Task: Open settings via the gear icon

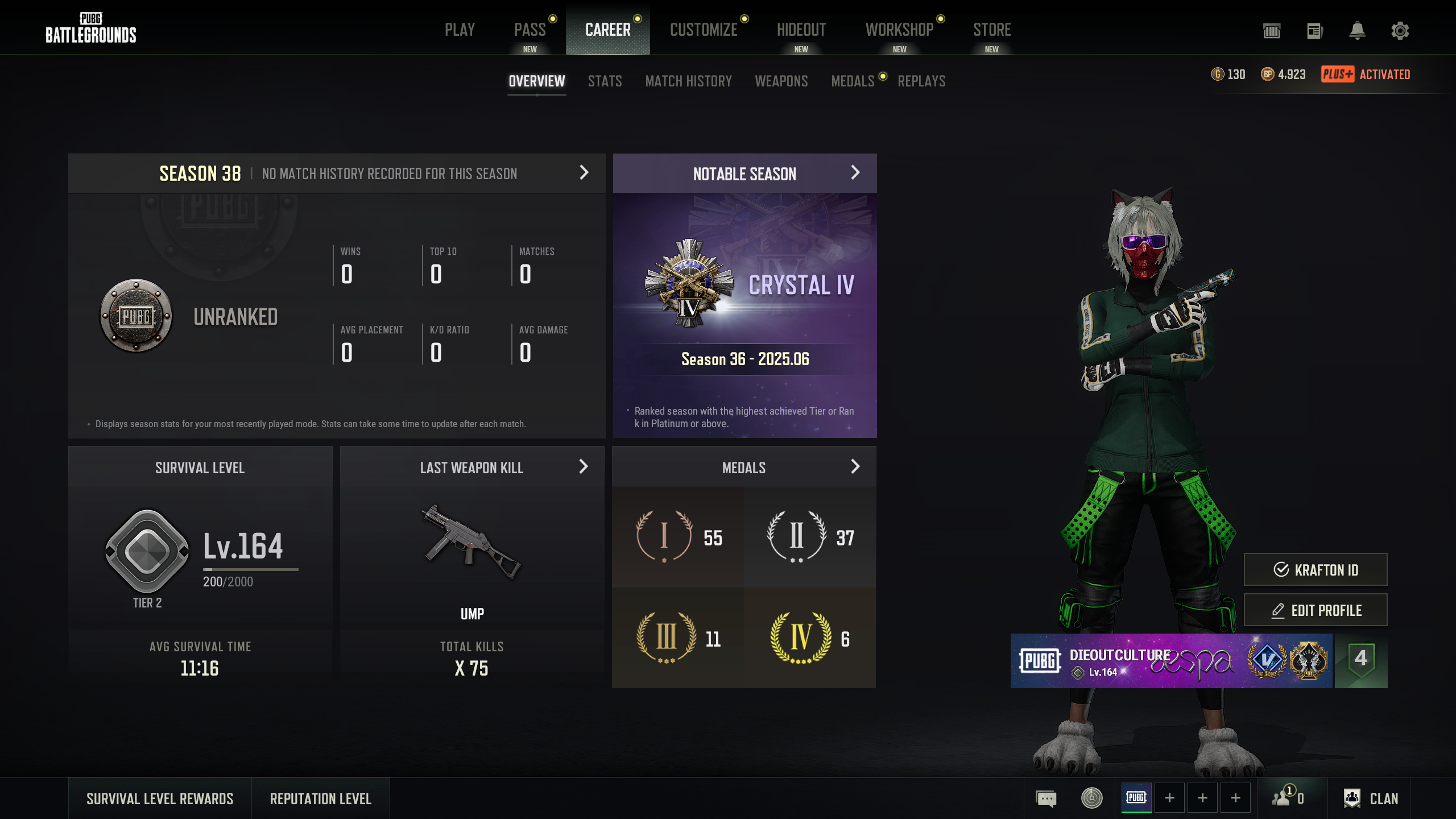Action: click(x=1400, y=31)
